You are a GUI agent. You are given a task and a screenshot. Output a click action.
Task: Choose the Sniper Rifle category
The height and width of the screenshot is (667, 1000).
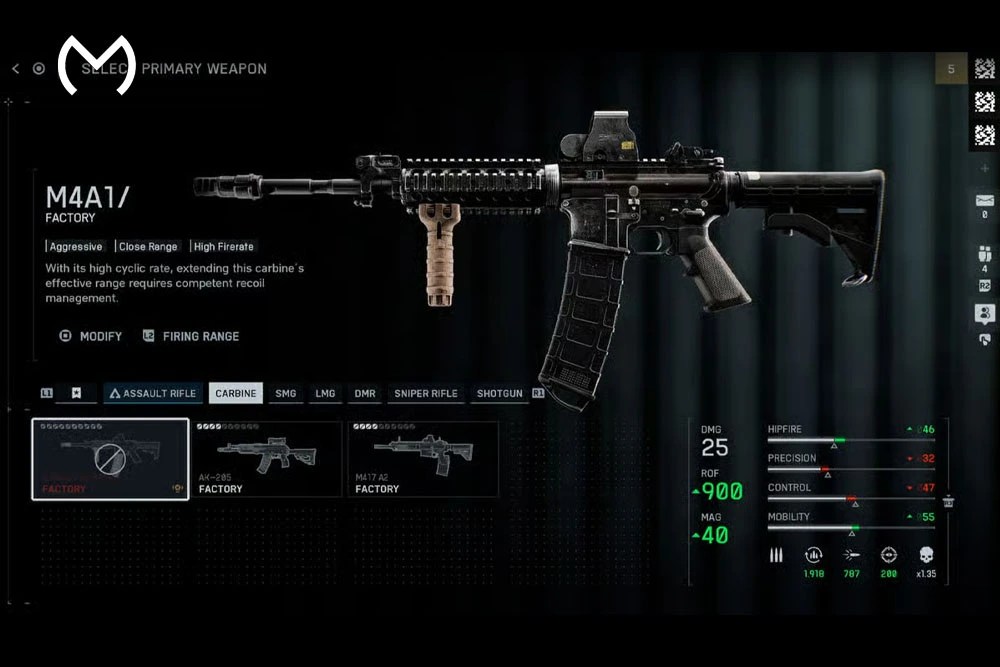[425, 393]
